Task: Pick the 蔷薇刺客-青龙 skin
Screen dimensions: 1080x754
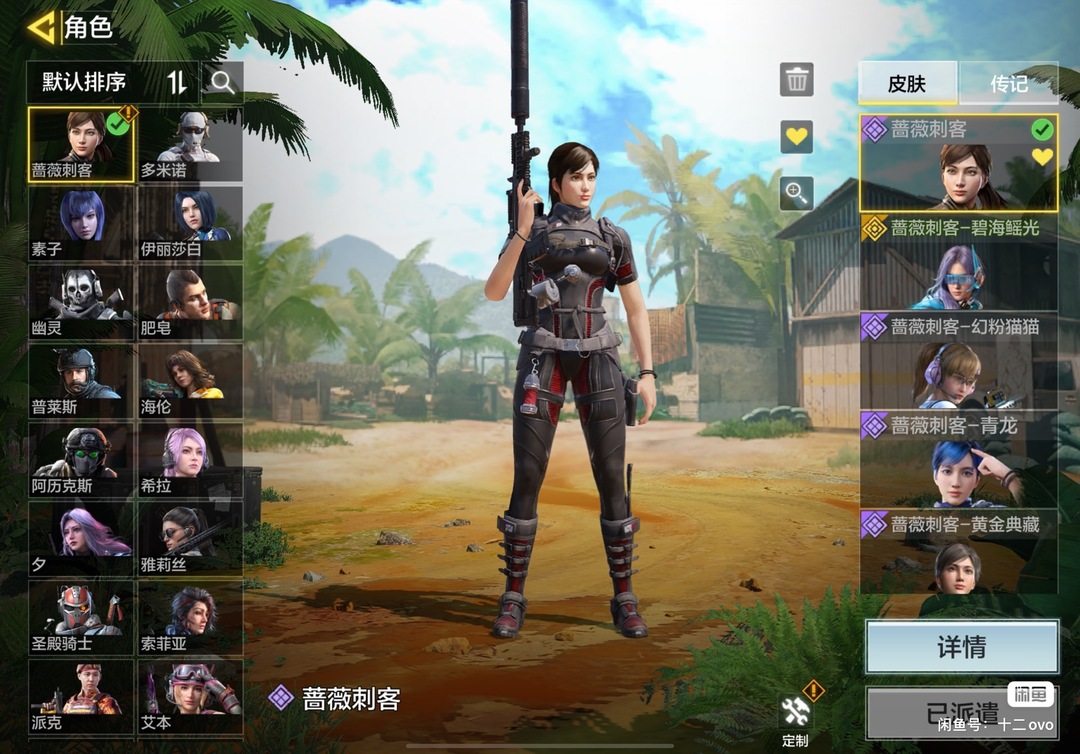Action: point(959,459)
